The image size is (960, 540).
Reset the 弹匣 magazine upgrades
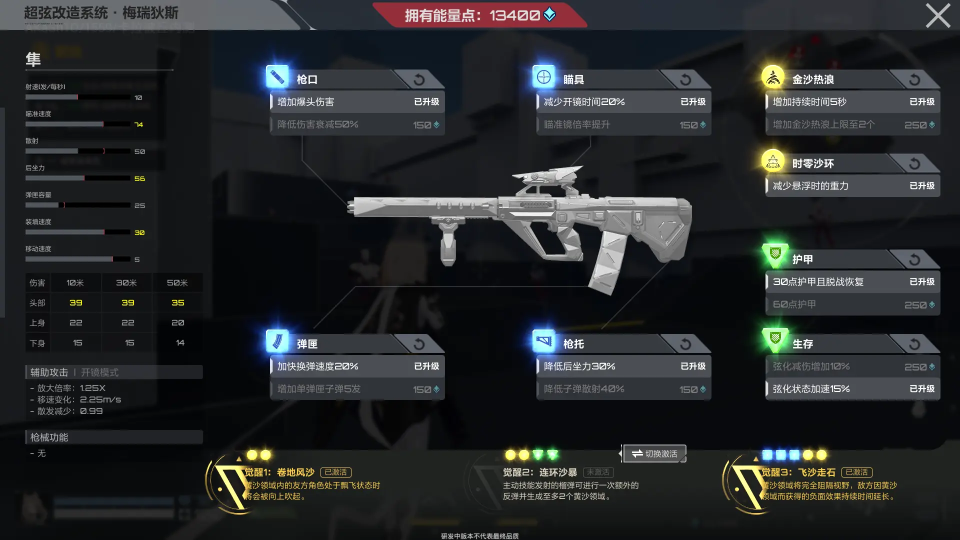pyautogui.click(x=418, y=344)
